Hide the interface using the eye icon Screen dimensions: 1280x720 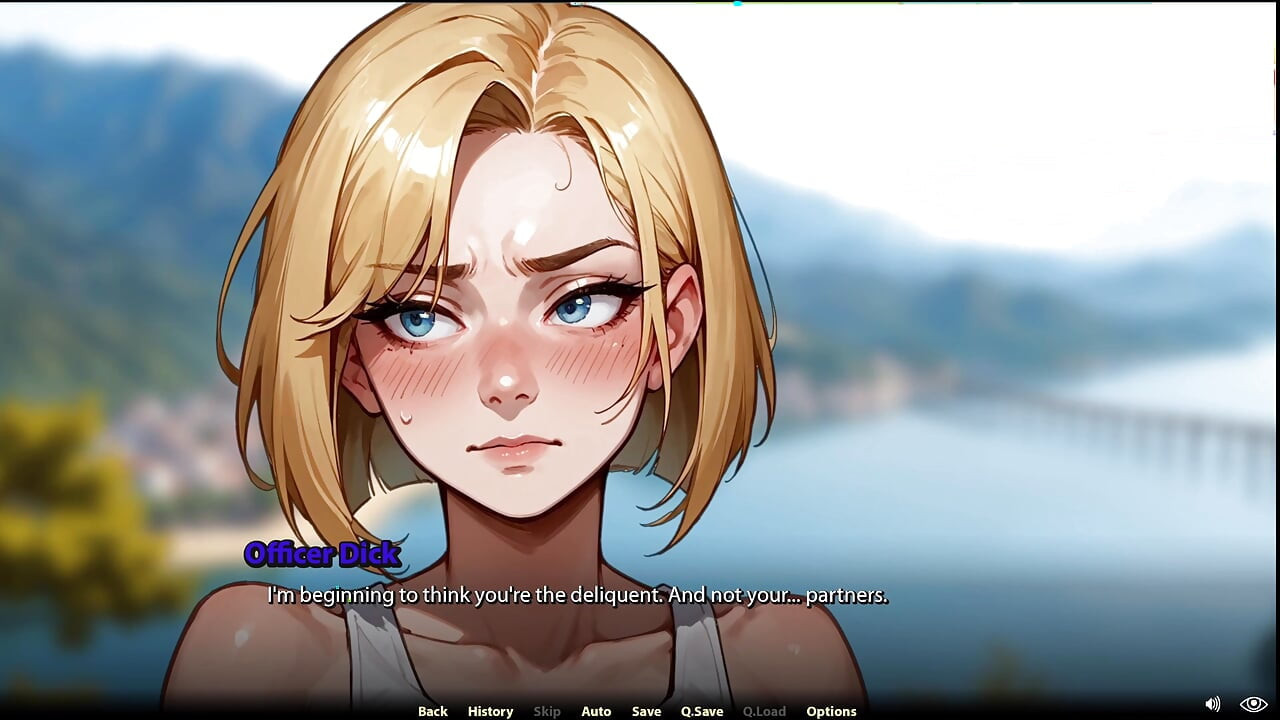(1253, 704)
